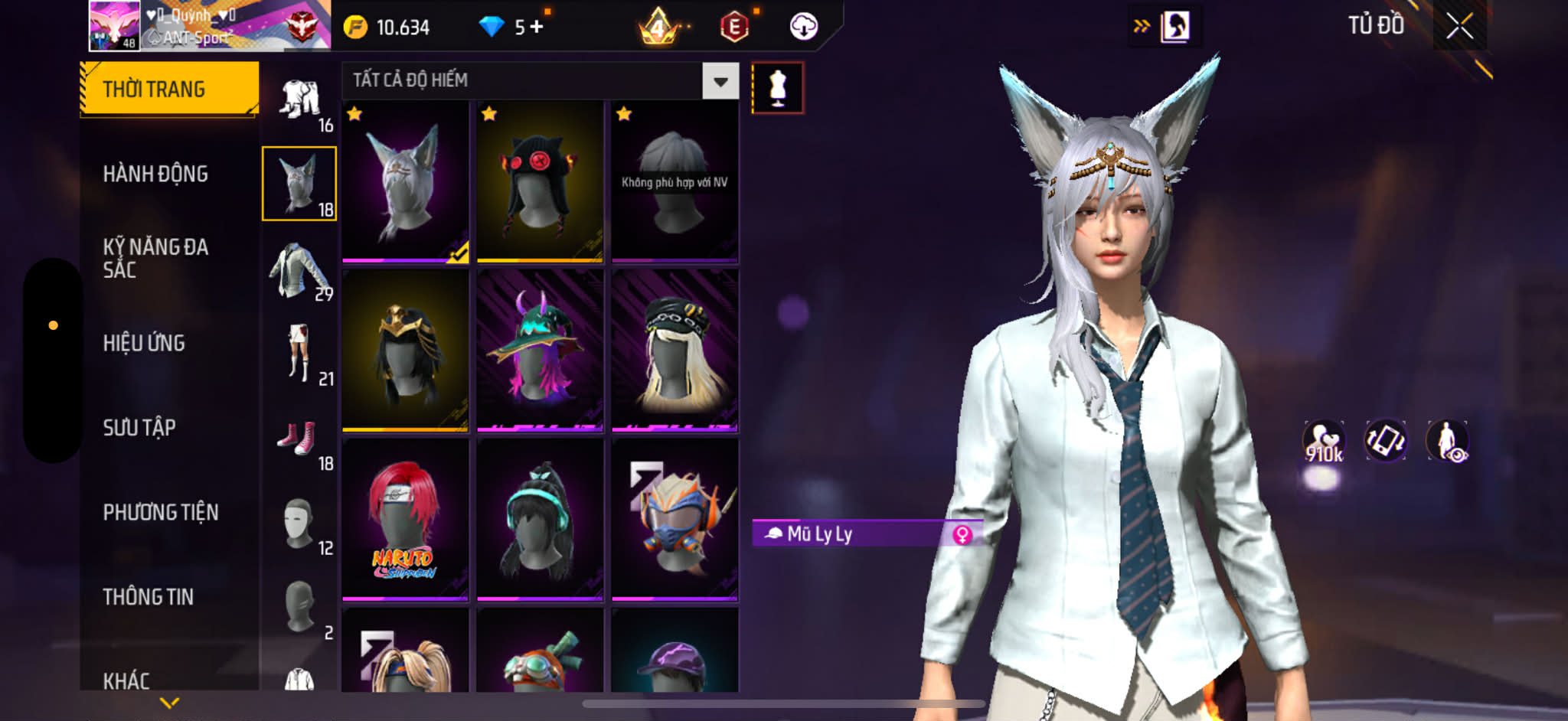Equip the black beanie with red goggles
1568x721 pixels.
tap(540, 182)
